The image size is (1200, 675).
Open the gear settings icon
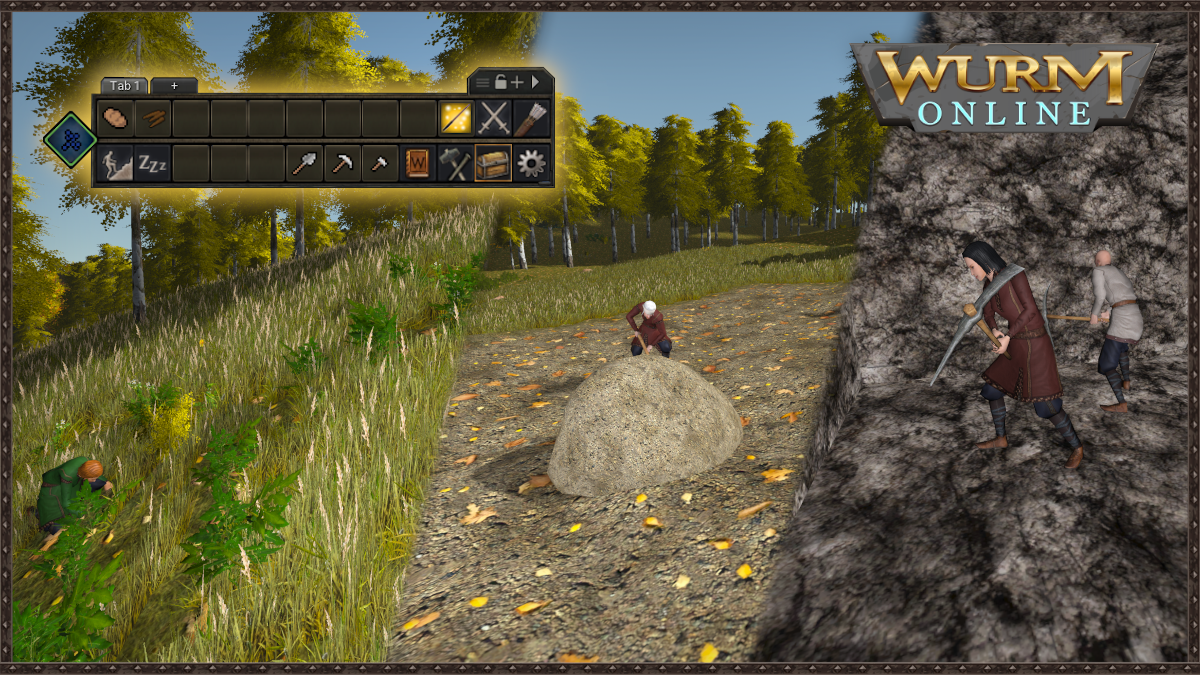531,162
